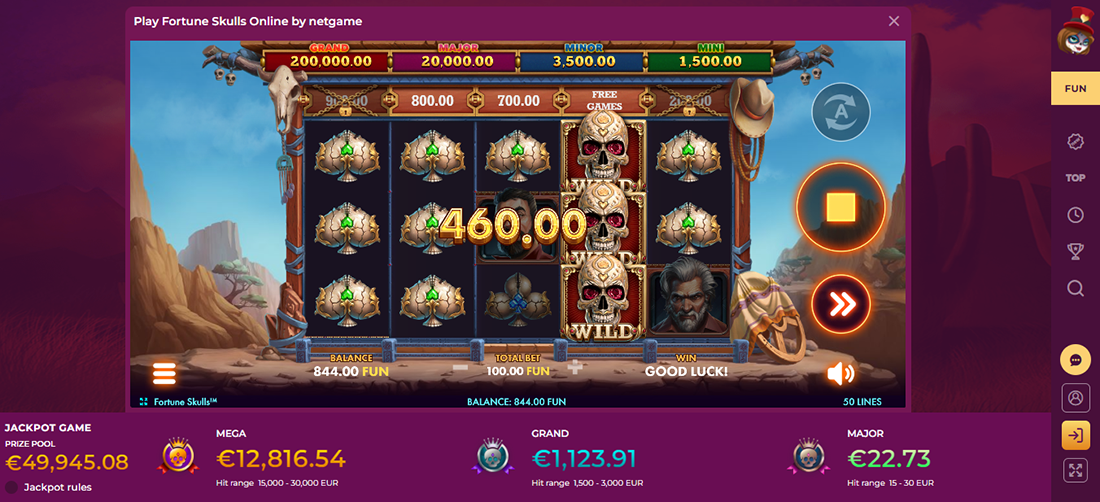Image resolution: width=1100 pixels, height=502 pixels.
Task: Enter fullscreen with the expand icon
Action: pyautogui.click(x=1075, y=471)
